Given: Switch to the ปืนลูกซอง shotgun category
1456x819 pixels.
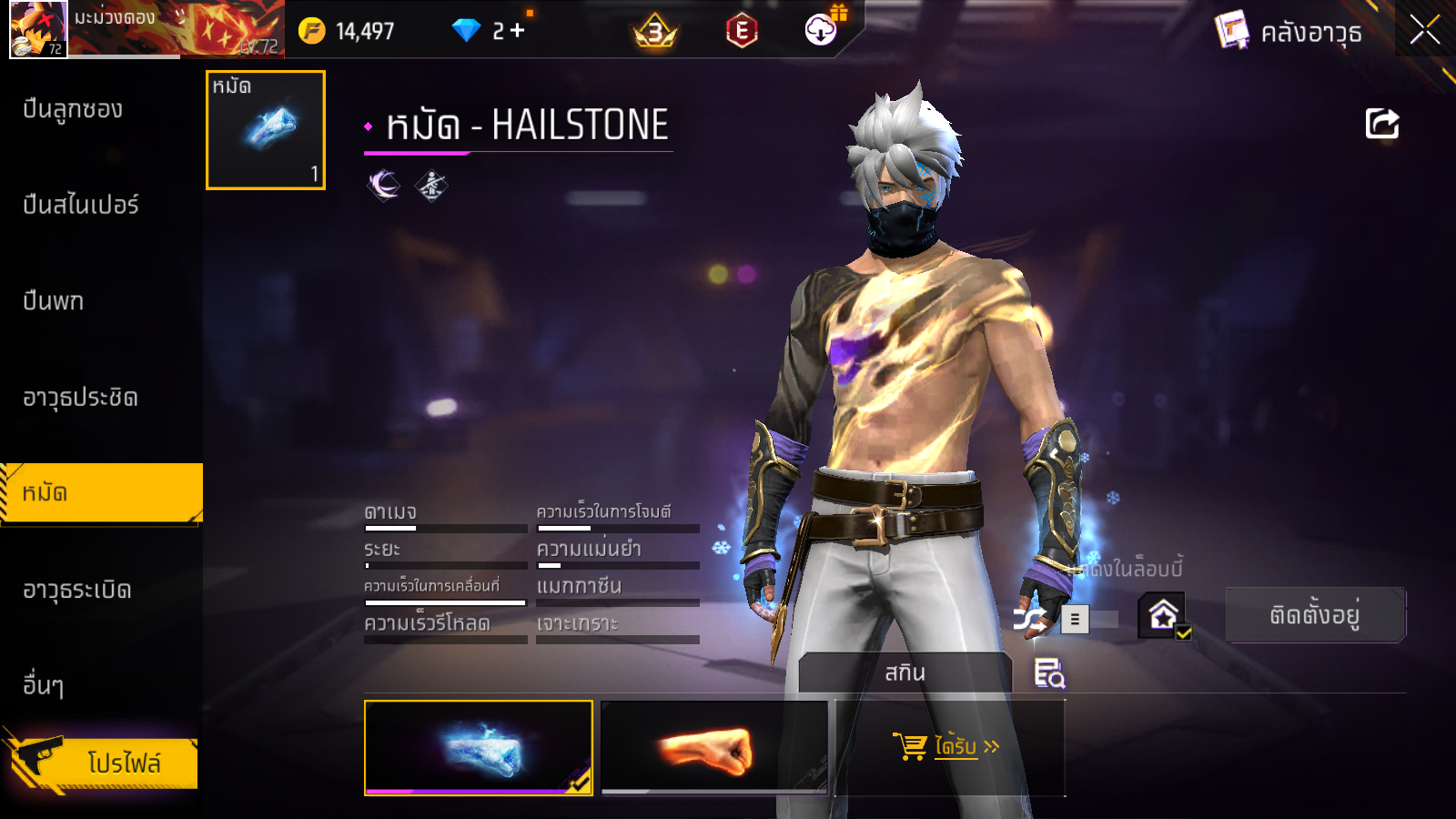Looking at the screenshot, I should pos(73,109).
